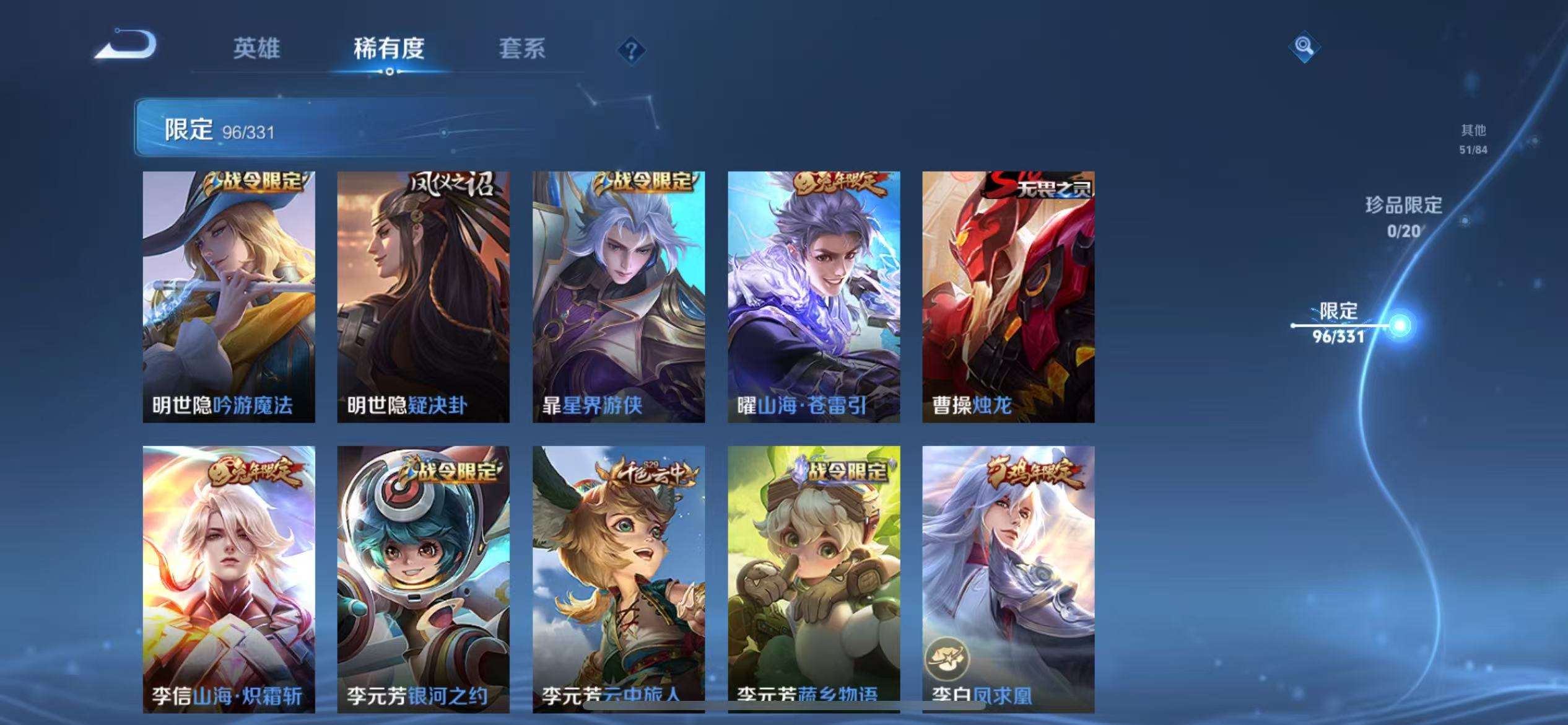The width and height of the screenshot is (1568, 725).
Task: Switch to the 英雄 tab
Action: click(257, 50)
